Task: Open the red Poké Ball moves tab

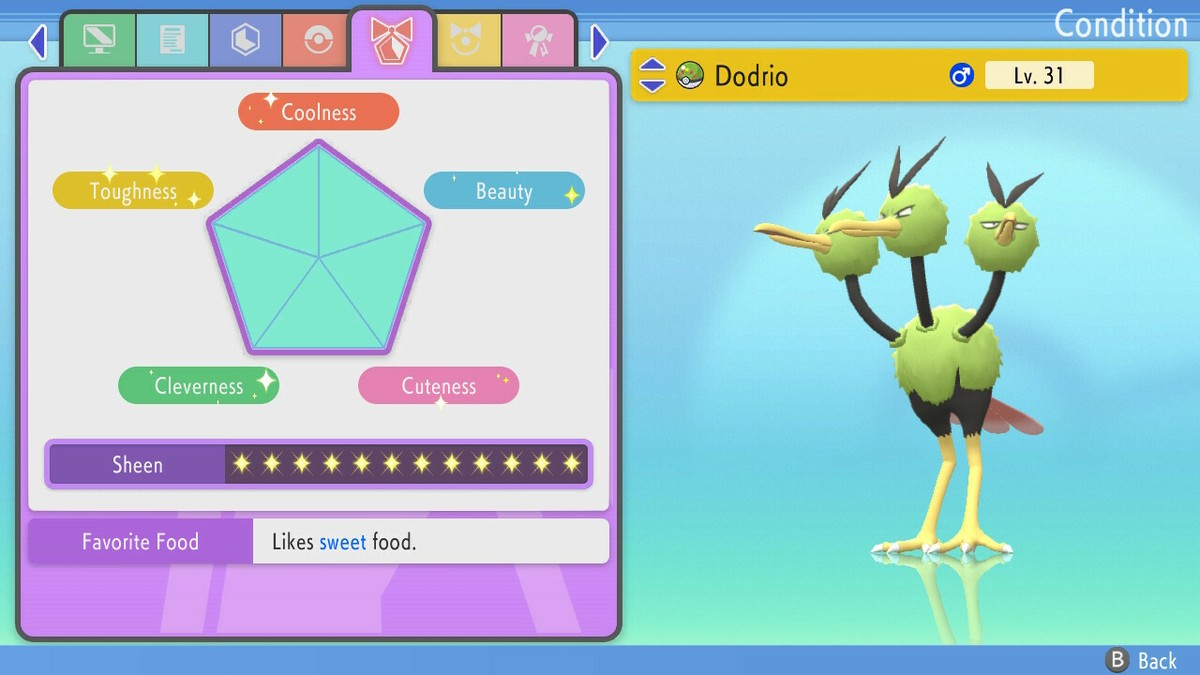Action: click(x=318, y=40)
